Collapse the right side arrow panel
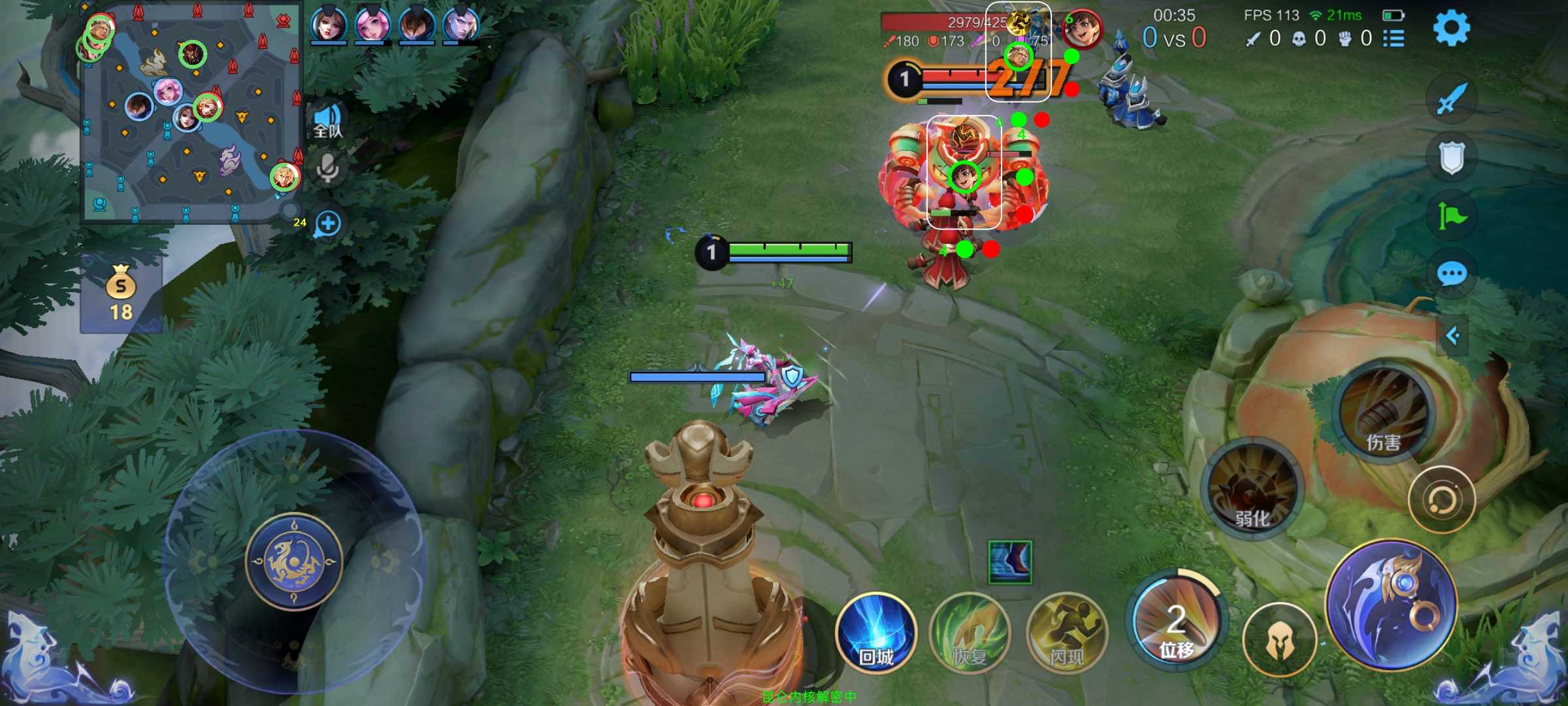 point(1453,336)
